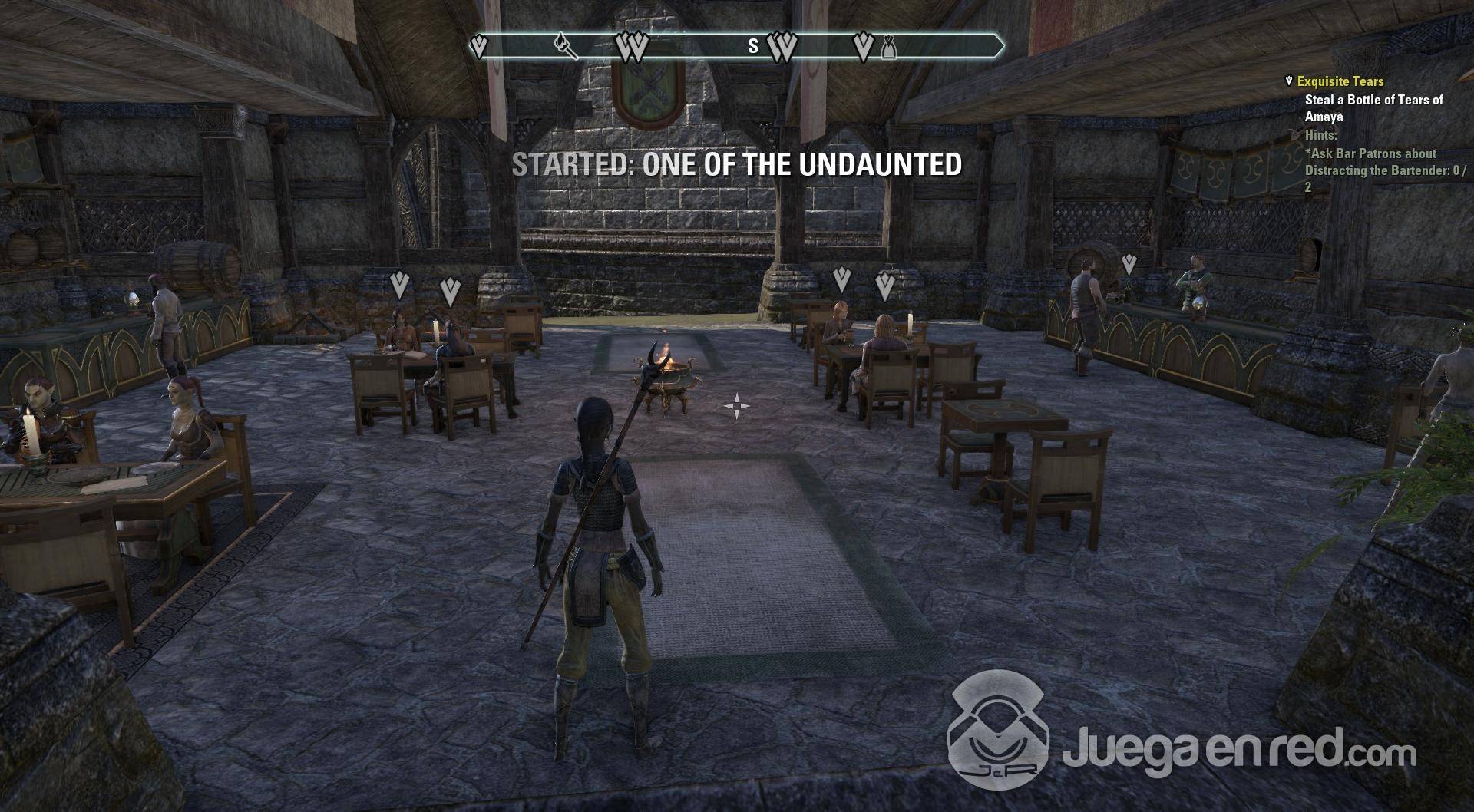Select the Exquisite Tears quest title

pyautogui.click(x=1340, y=81)
